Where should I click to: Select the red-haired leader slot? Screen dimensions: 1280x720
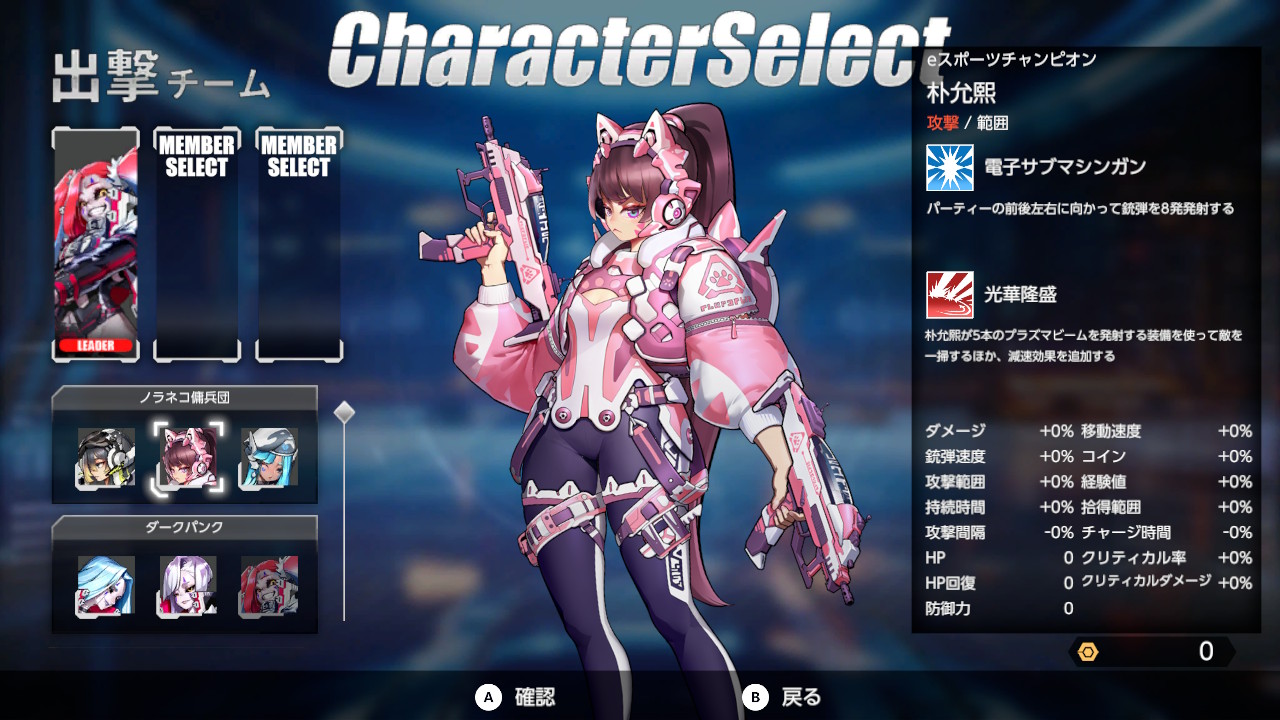click(x=96, y=244)
